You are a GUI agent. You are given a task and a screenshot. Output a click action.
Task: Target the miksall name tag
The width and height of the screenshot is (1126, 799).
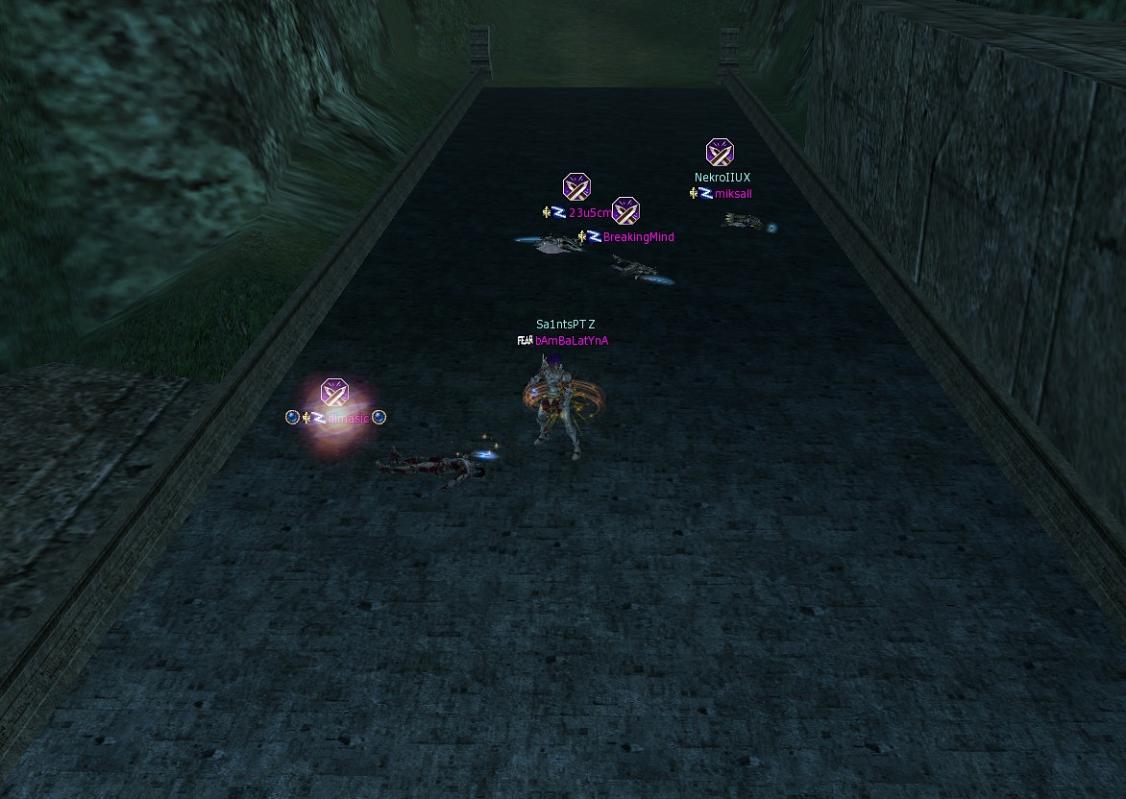(x=733, y=194)
